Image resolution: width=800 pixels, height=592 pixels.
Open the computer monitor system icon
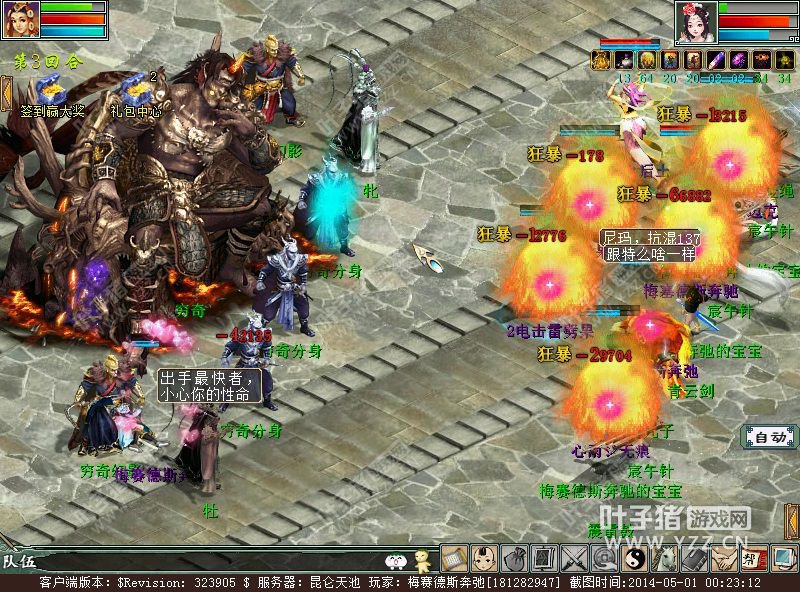tap(783, 558)
